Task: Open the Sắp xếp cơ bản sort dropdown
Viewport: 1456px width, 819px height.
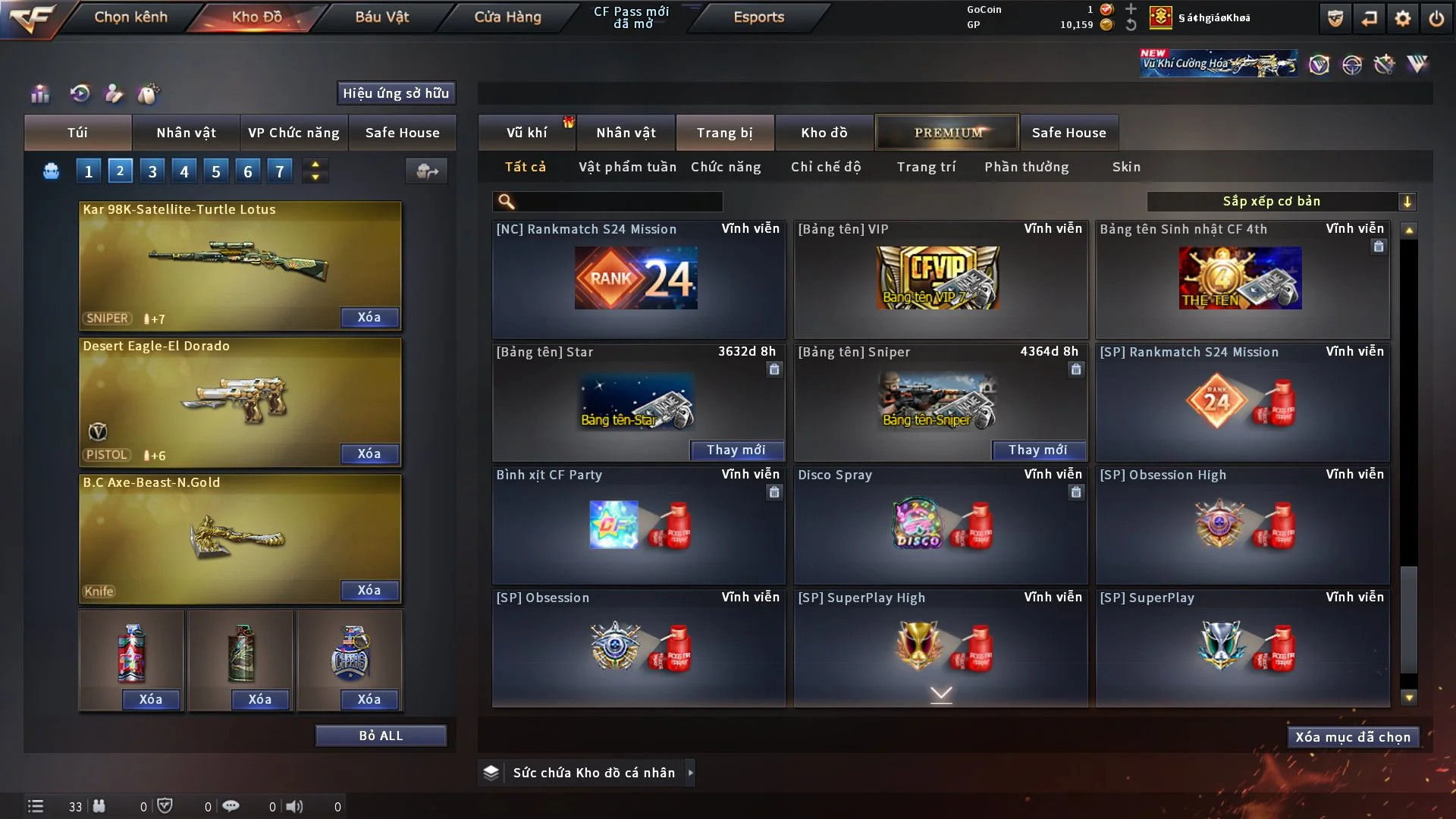Action: (x=1281, y=201)
